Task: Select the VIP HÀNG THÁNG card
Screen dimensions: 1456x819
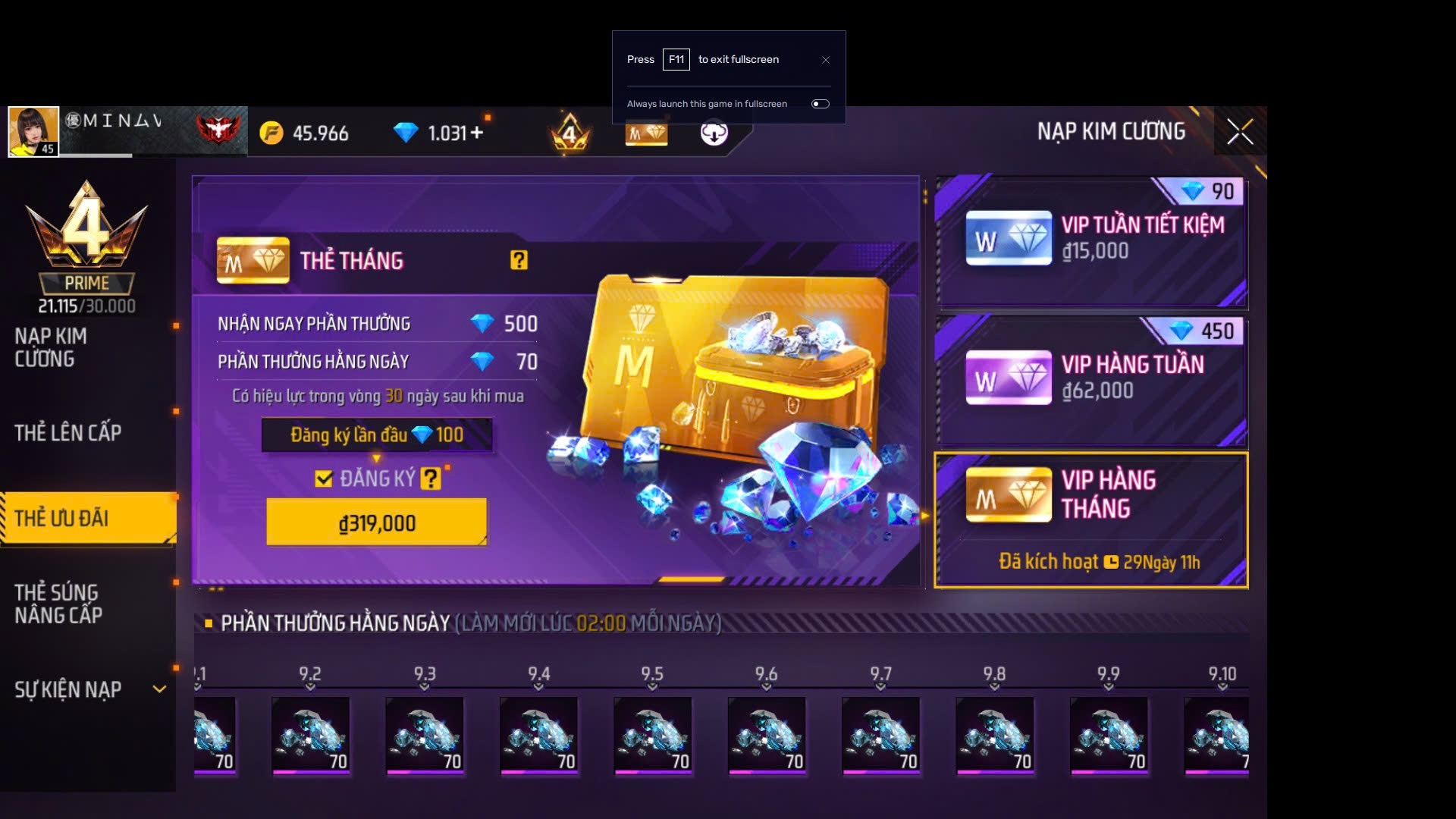Action: pos(1092,520)
